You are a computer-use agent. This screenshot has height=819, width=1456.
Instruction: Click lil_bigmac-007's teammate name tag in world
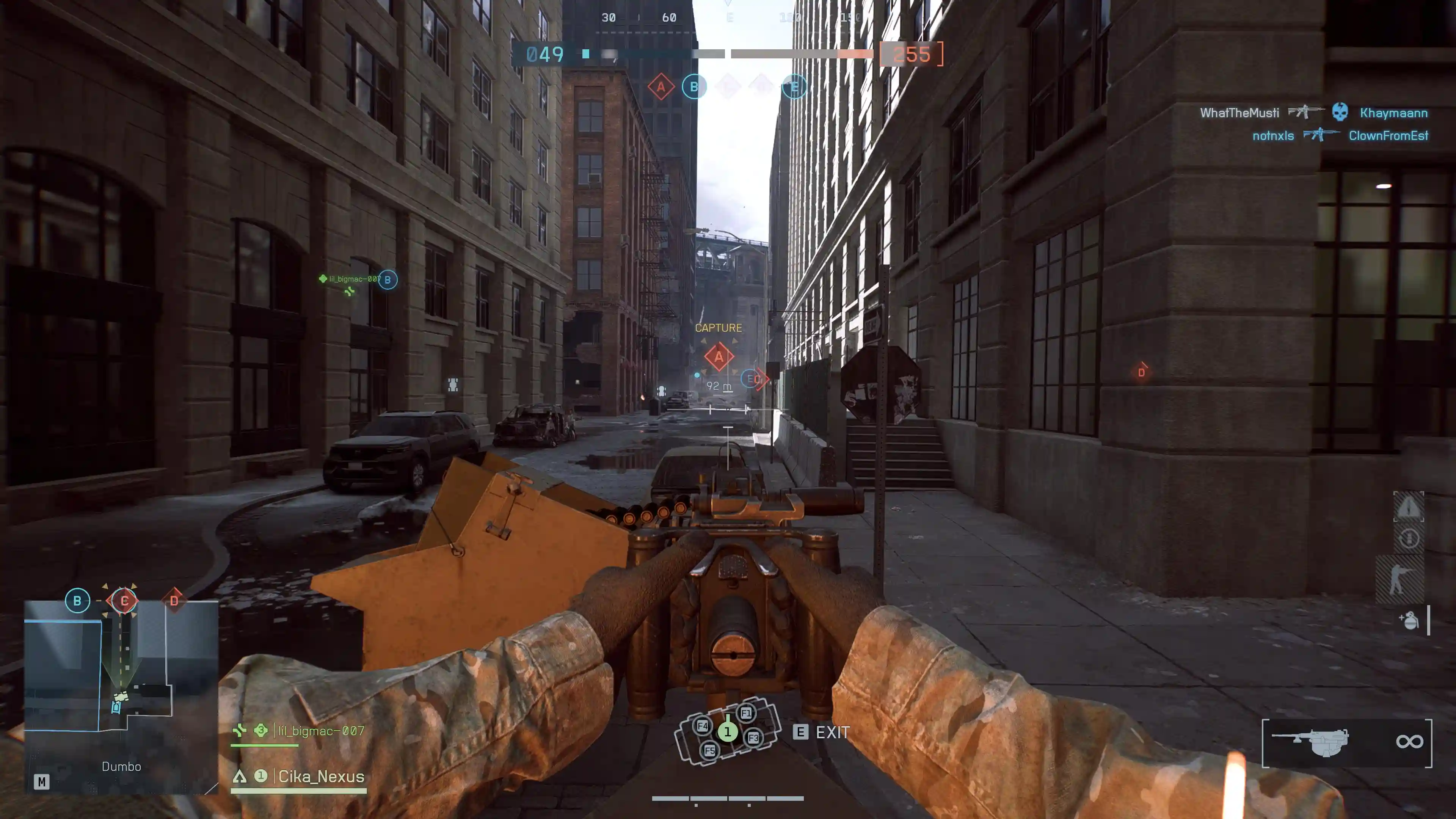coord(354,279)
